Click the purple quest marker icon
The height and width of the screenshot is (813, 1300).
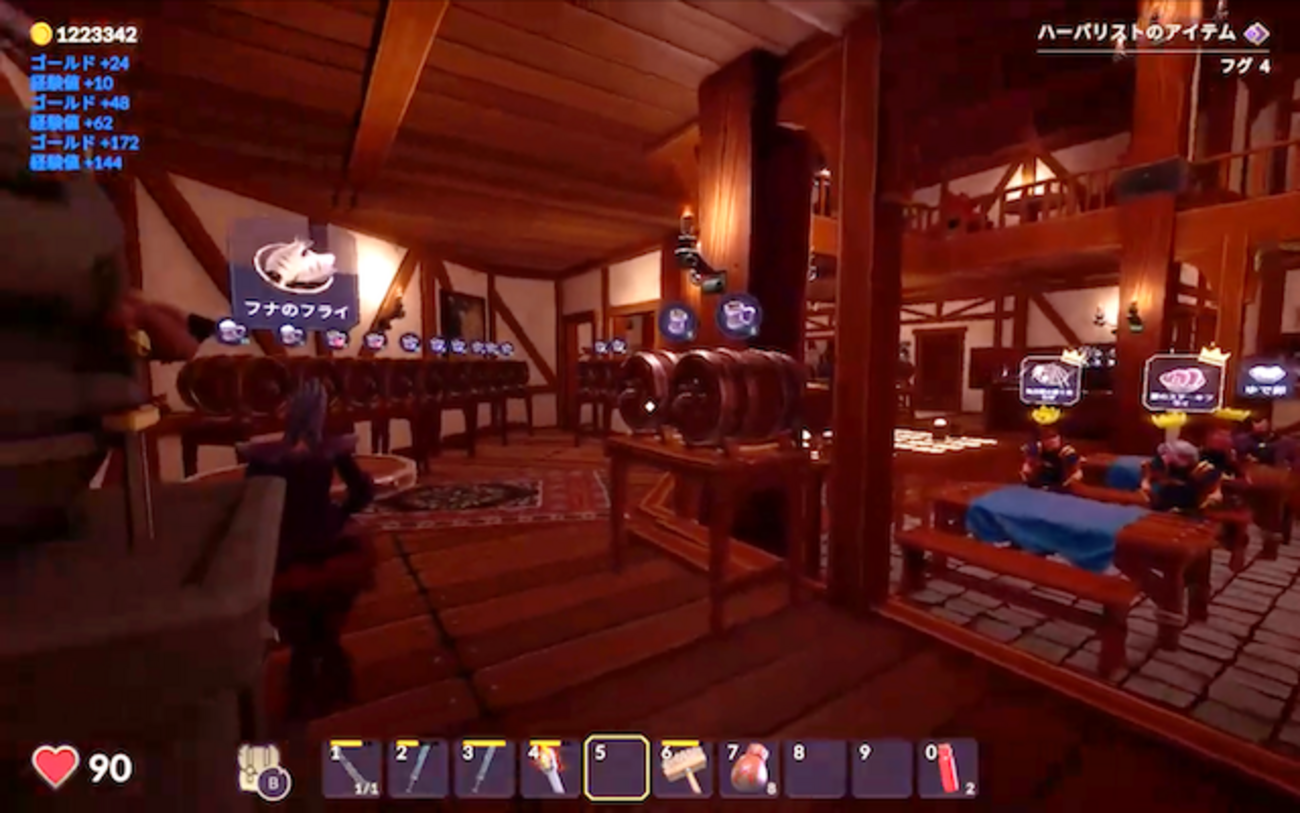click(1256, 33)
